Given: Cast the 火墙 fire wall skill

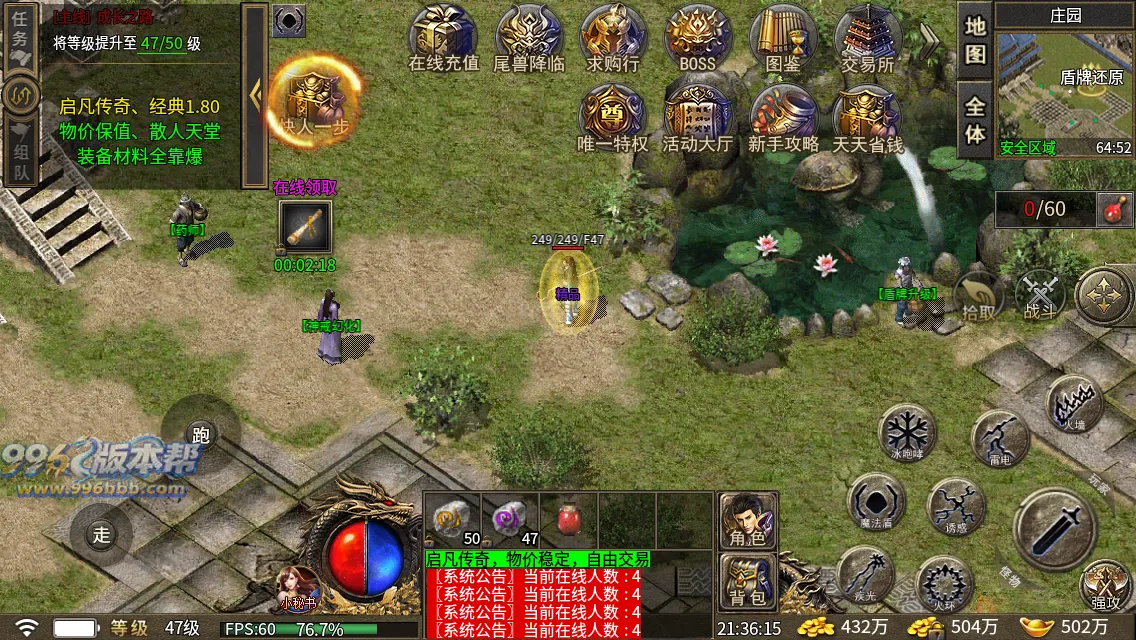Looking at the screenshot, I should [1074, 405].
